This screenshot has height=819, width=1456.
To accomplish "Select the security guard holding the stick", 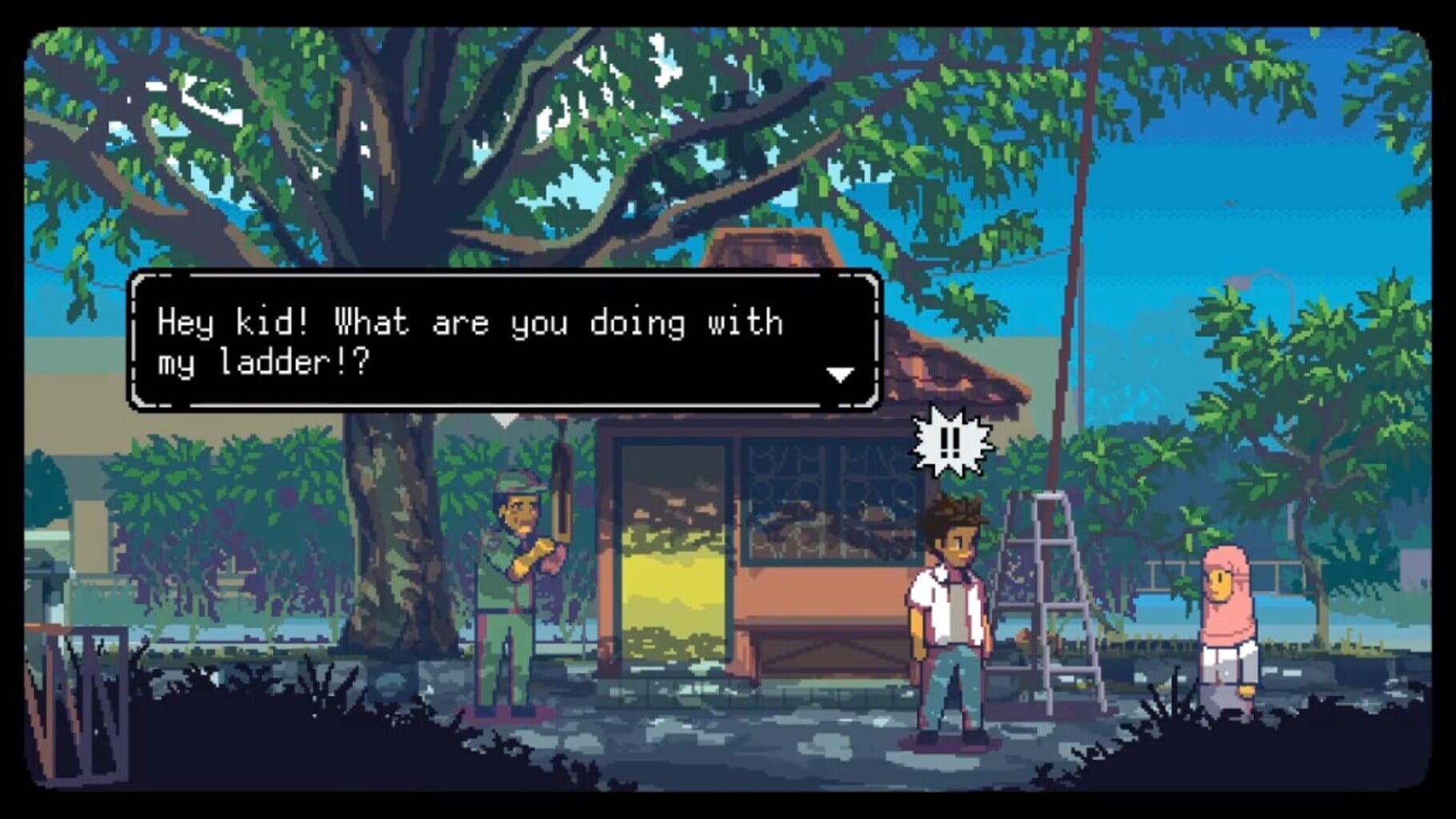I will click(x=512, y=592).
